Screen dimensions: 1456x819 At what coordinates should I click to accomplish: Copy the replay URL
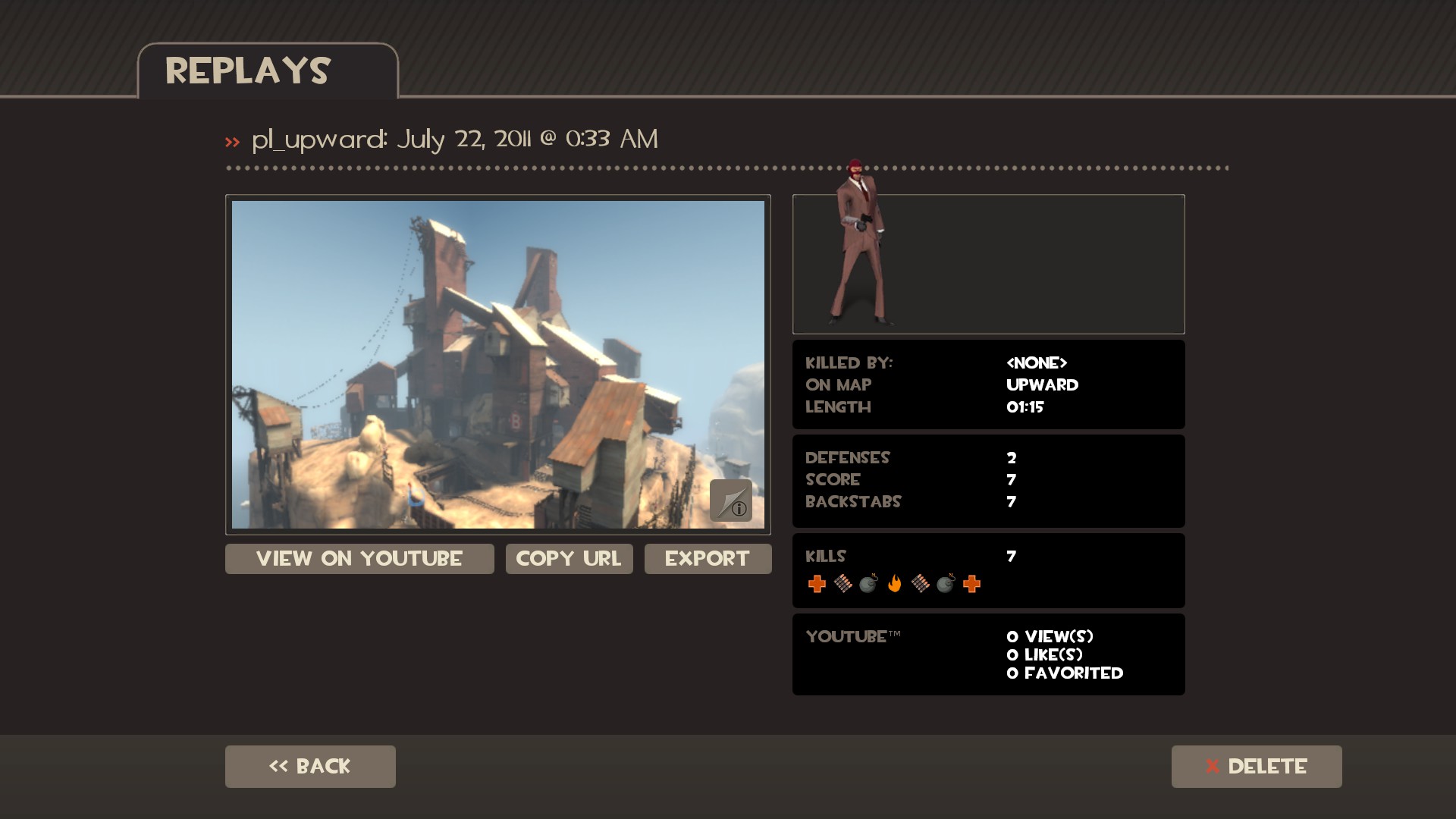click(x=569, y=559)
